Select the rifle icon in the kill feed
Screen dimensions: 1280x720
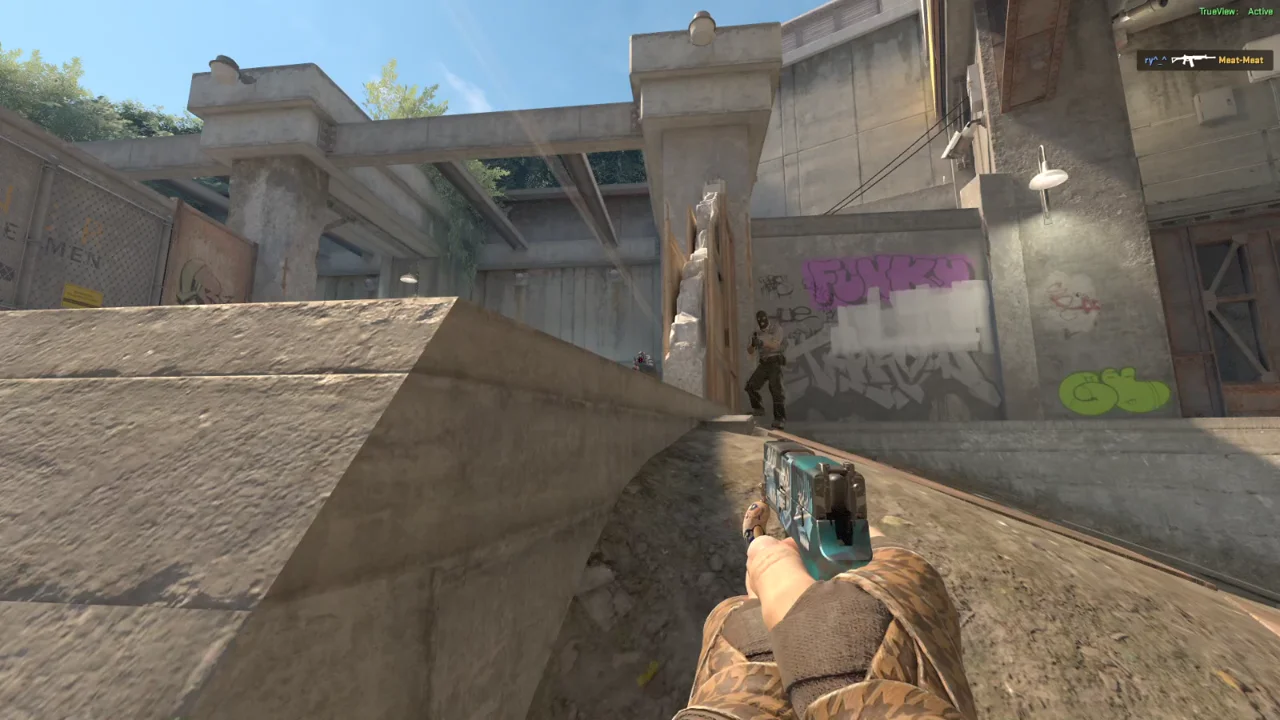point(1192,60)
